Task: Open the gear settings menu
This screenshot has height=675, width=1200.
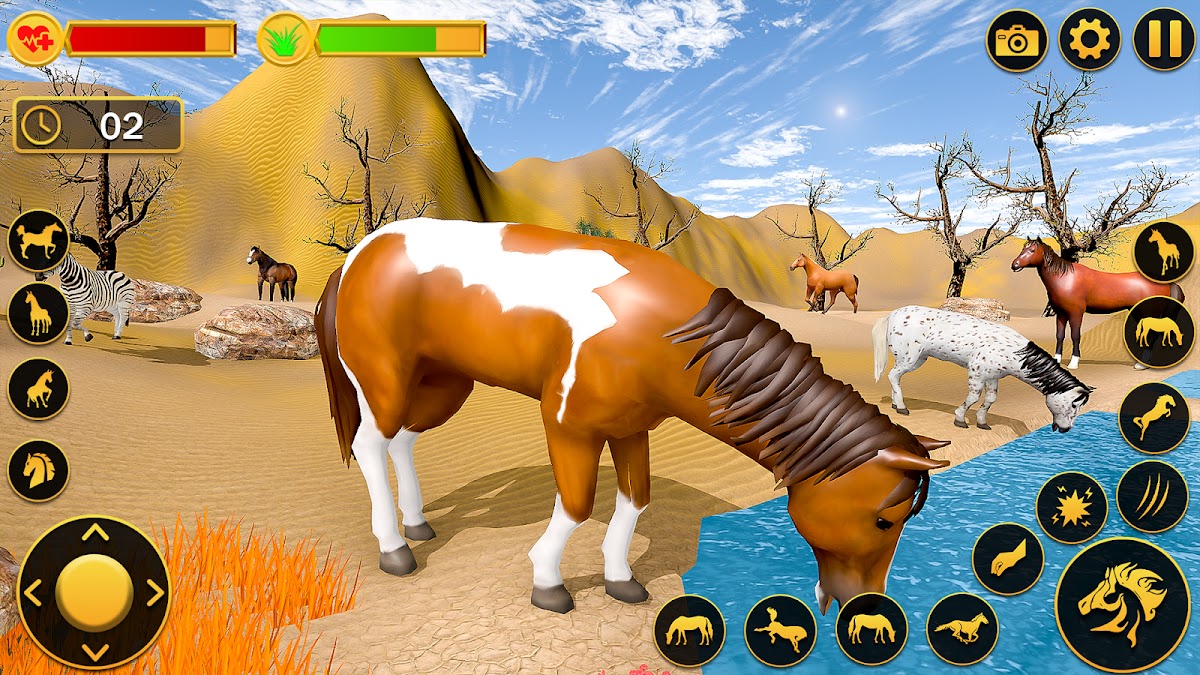Action: point(1090,40)
